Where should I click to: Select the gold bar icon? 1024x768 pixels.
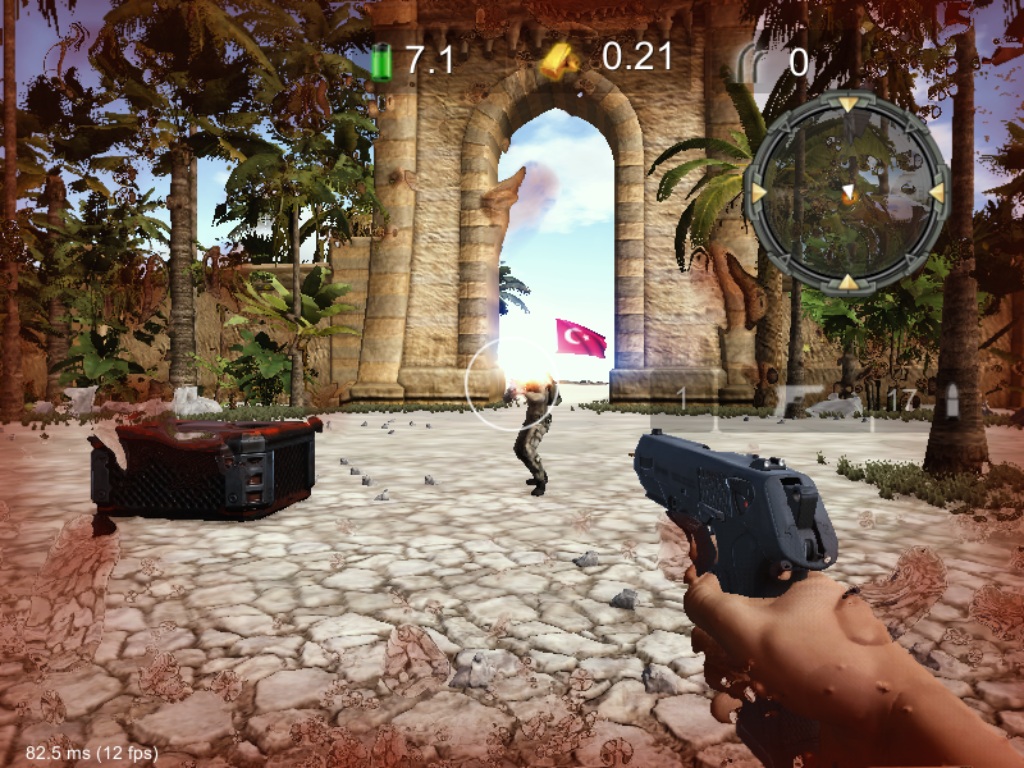click(558, 59)
